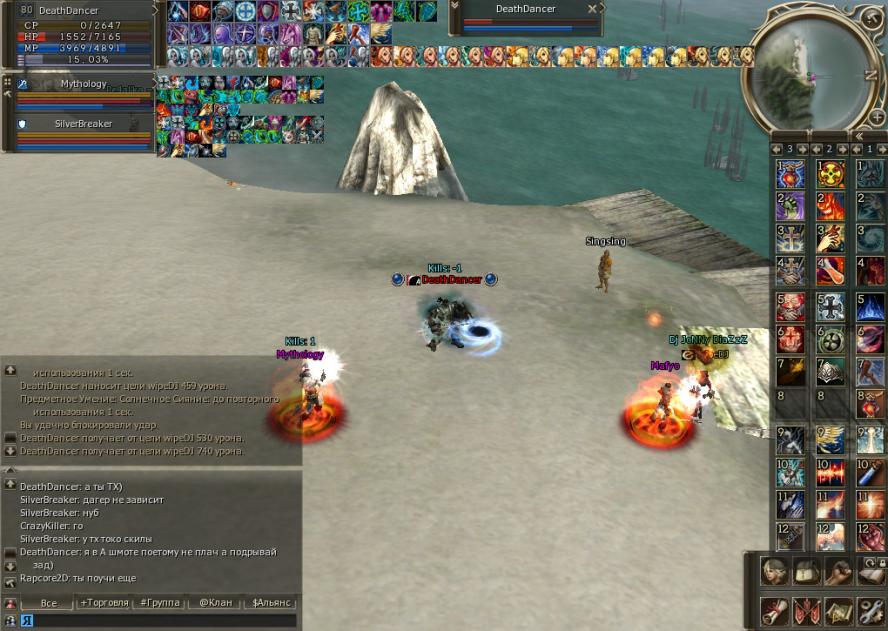Image resolution: width=888 pixels, height=631 pixels.
Task: Switch to the +Торговля chat tab
Action: (x=104, y=603)
